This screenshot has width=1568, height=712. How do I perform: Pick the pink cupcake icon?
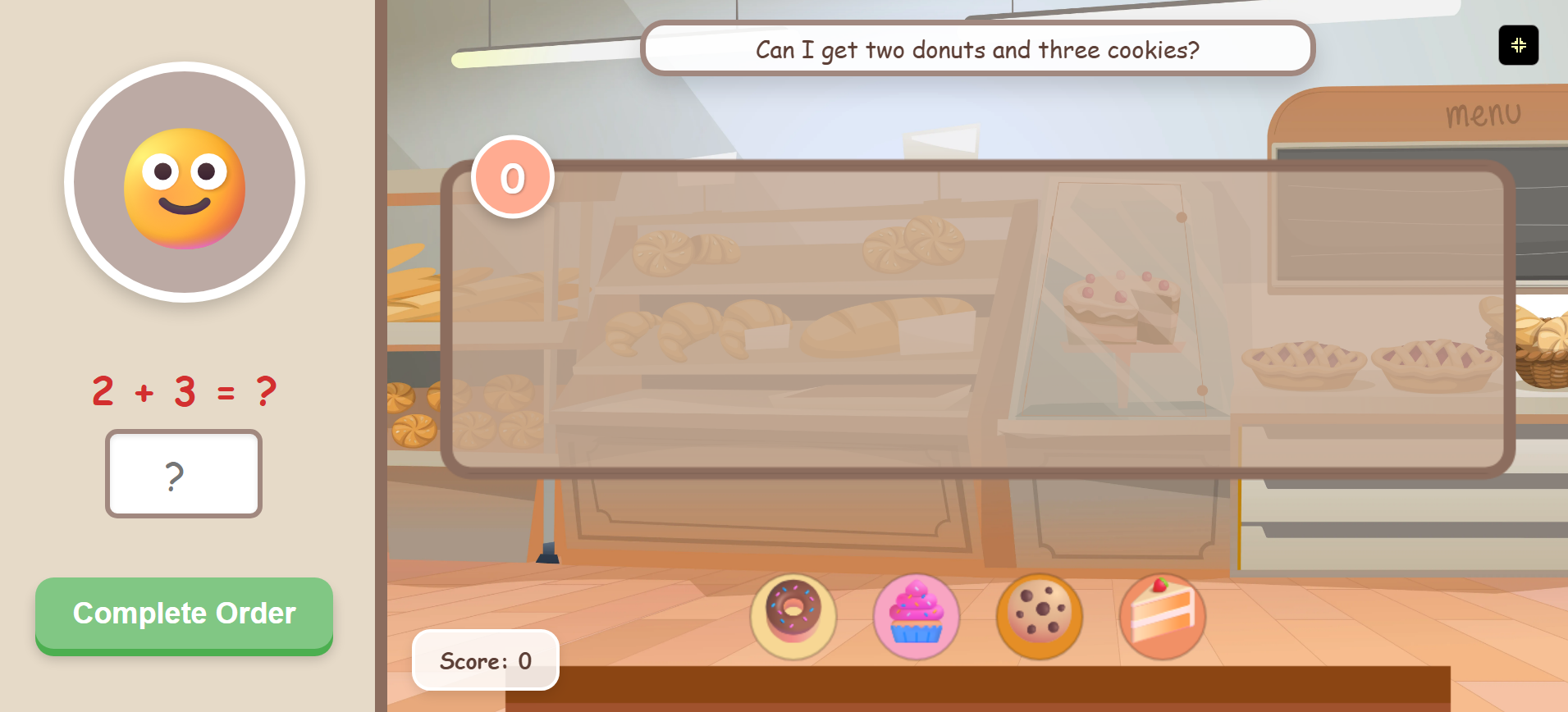point(916,616)
